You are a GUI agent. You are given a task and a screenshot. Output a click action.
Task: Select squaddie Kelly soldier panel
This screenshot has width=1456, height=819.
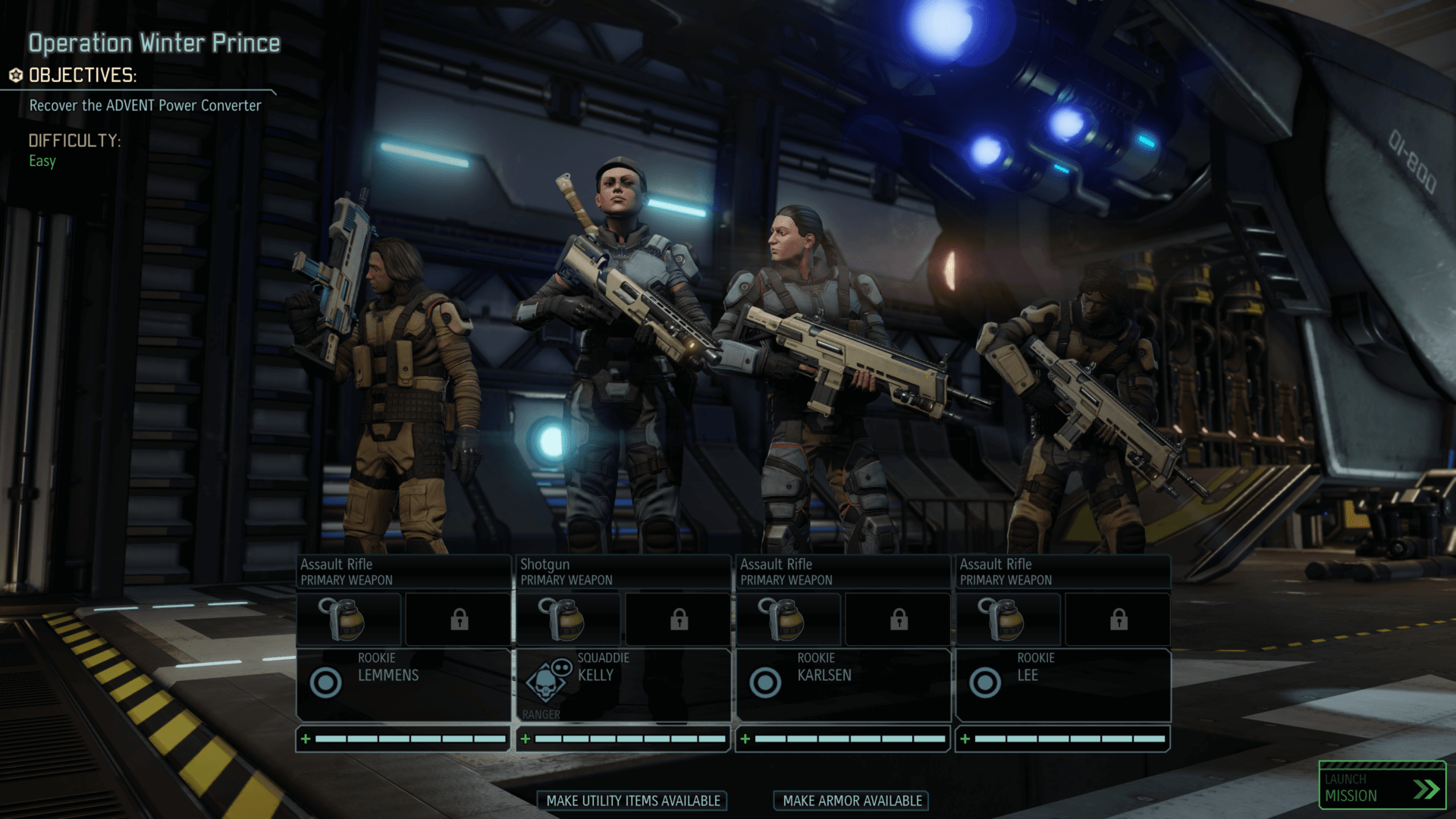[x=623, y=684]
